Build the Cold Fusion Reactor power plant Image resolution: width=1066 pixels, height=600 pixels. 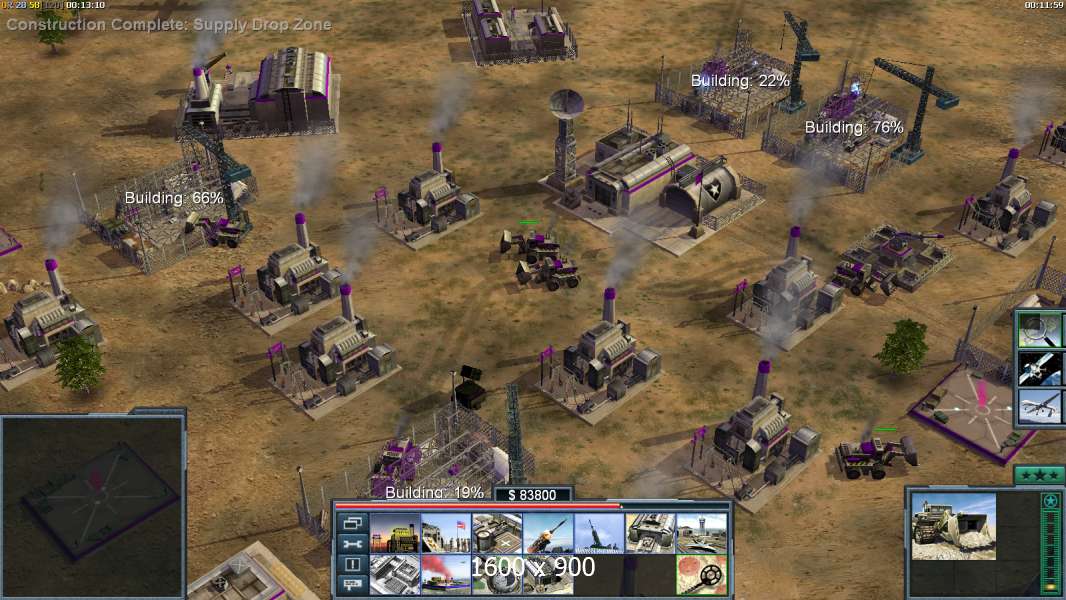[x=395, y=533]
